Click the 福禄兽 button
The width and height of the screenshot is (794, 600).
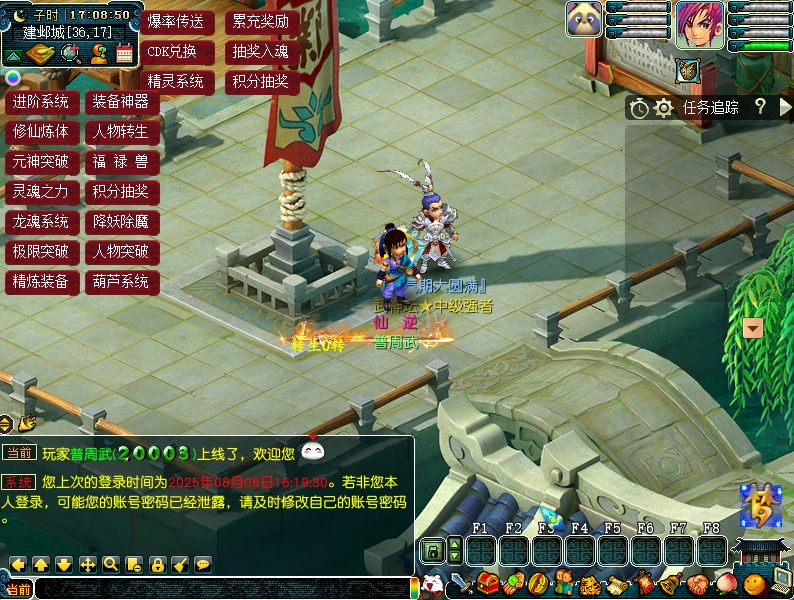(121, 161)
